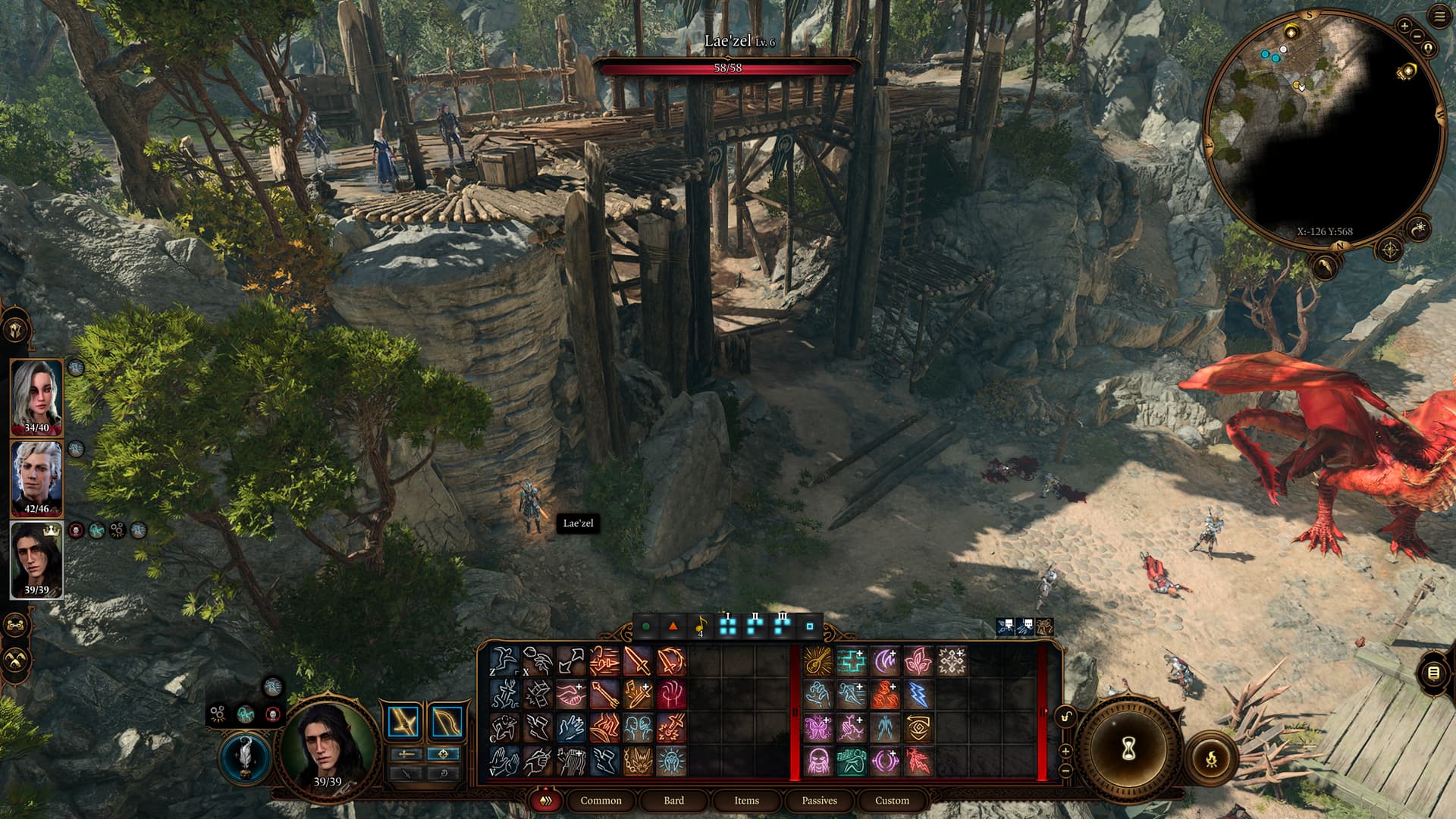Open the main menu button beside minimap

[x=1439, y=17]
